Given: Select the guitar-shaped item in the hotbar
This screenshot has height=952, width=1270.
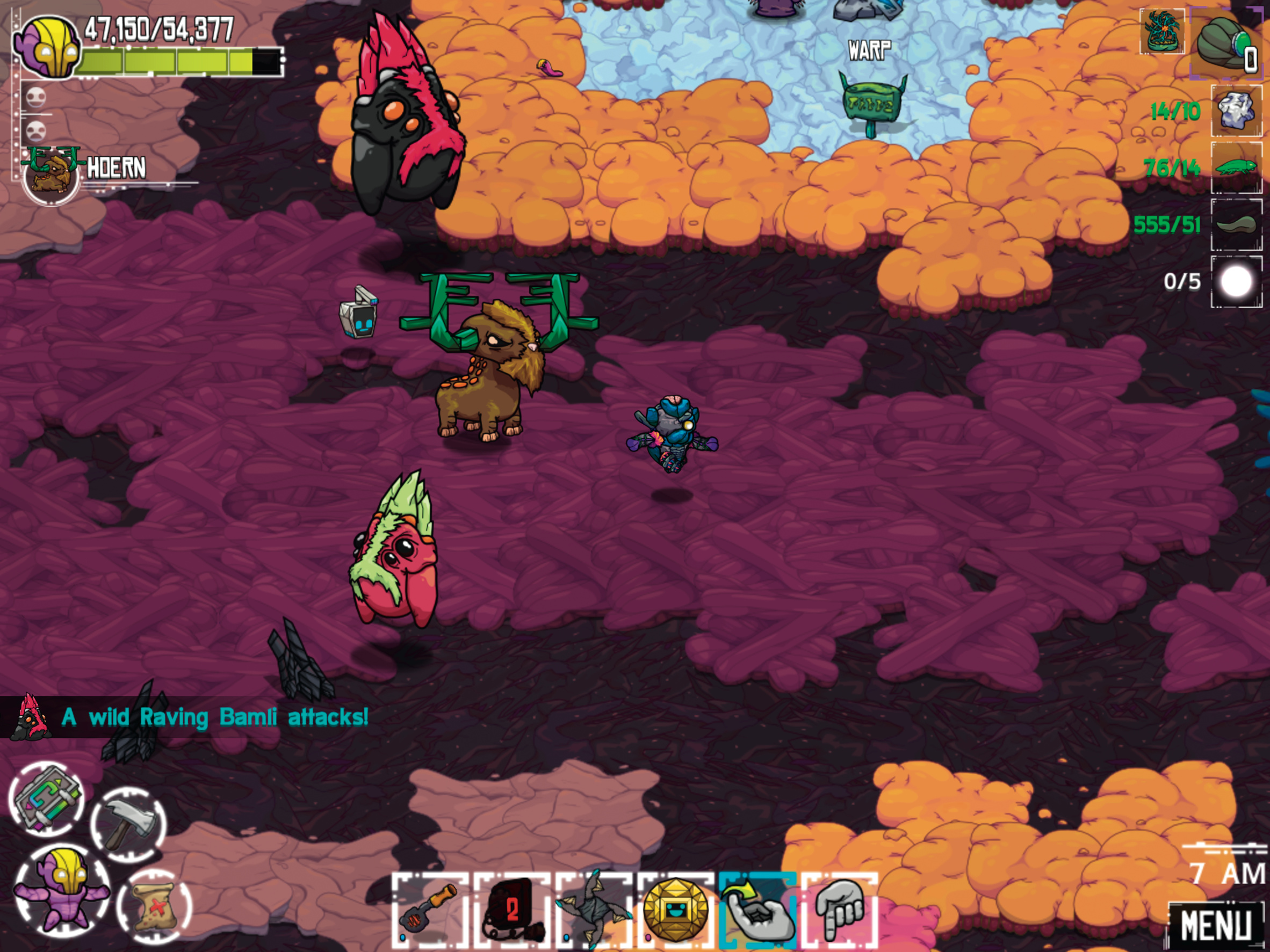Looking at the screenshot, I should [430, 910].
